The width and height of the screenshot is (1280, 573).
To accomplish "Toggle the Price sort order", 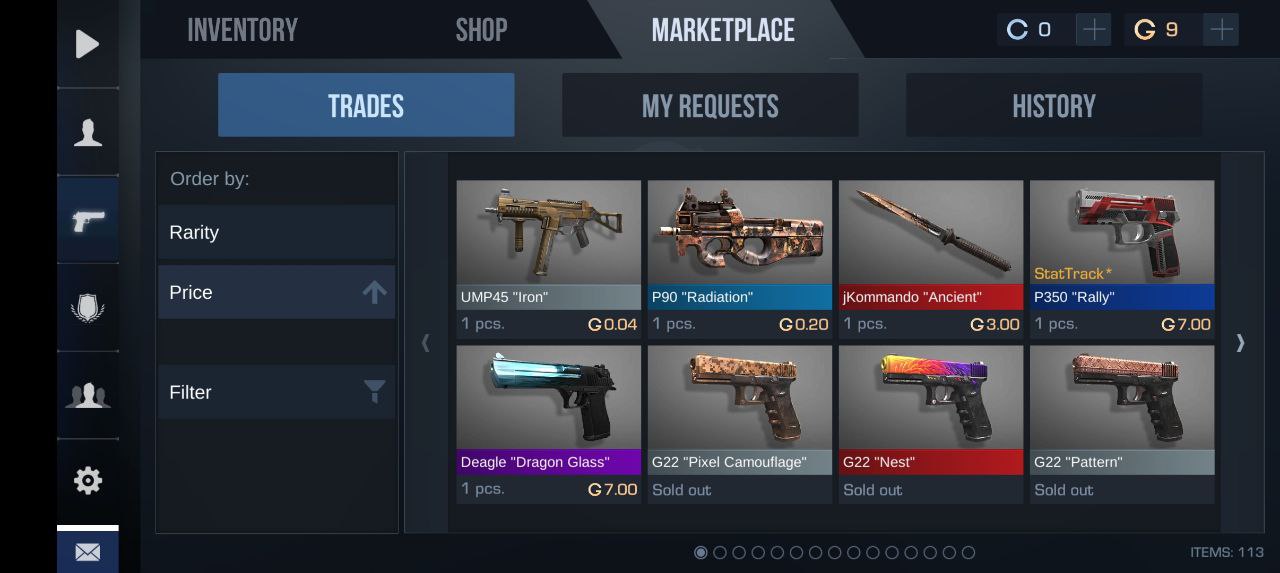I will [x=276, y=292].
